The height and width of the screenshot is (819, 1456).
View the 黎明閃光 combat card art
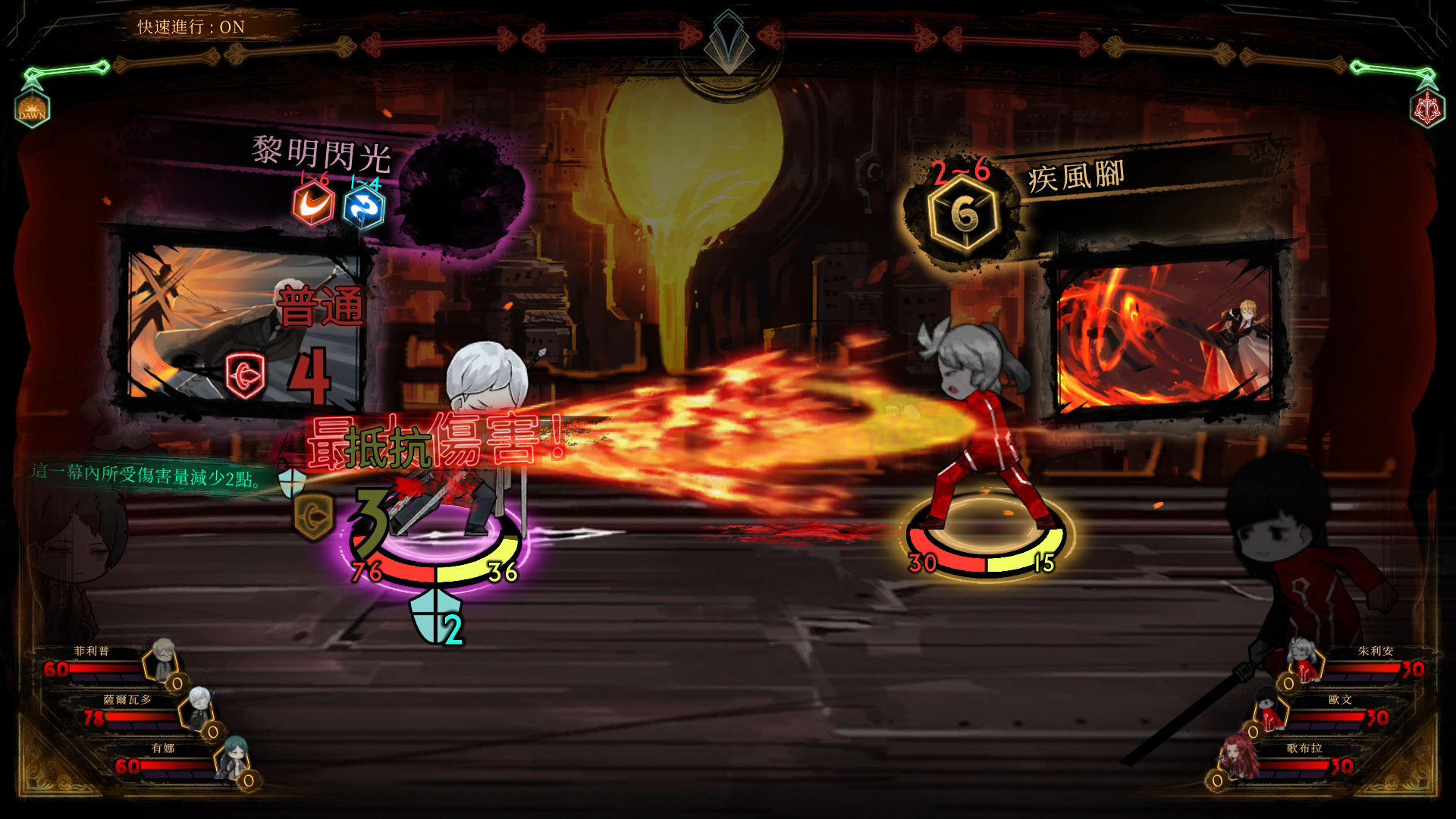pyautogui.click(x=244, y=328)
